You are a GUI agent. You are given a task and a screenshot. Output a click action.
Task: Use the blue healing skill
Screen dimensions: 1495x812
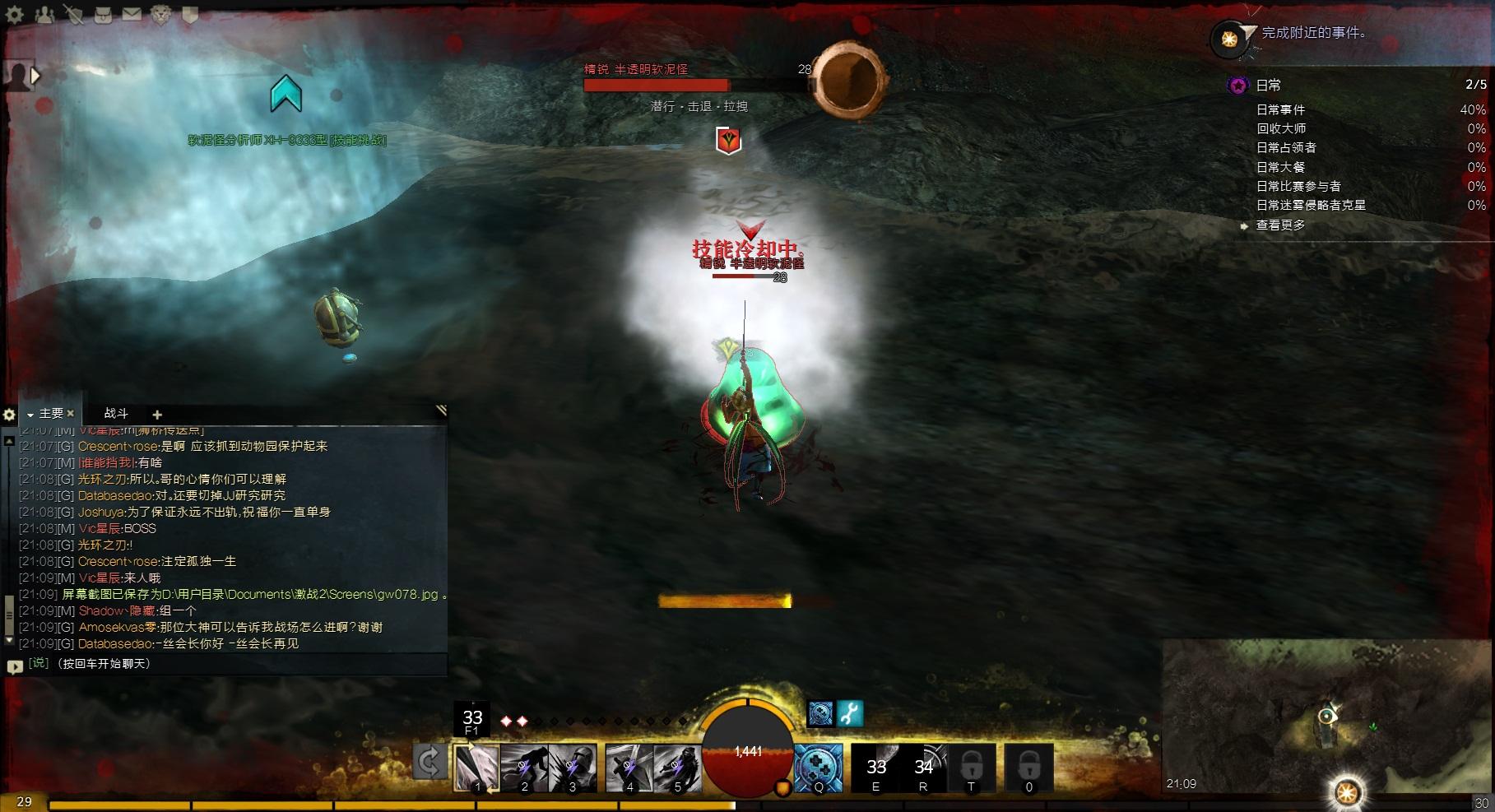click(x=819, y=768)
